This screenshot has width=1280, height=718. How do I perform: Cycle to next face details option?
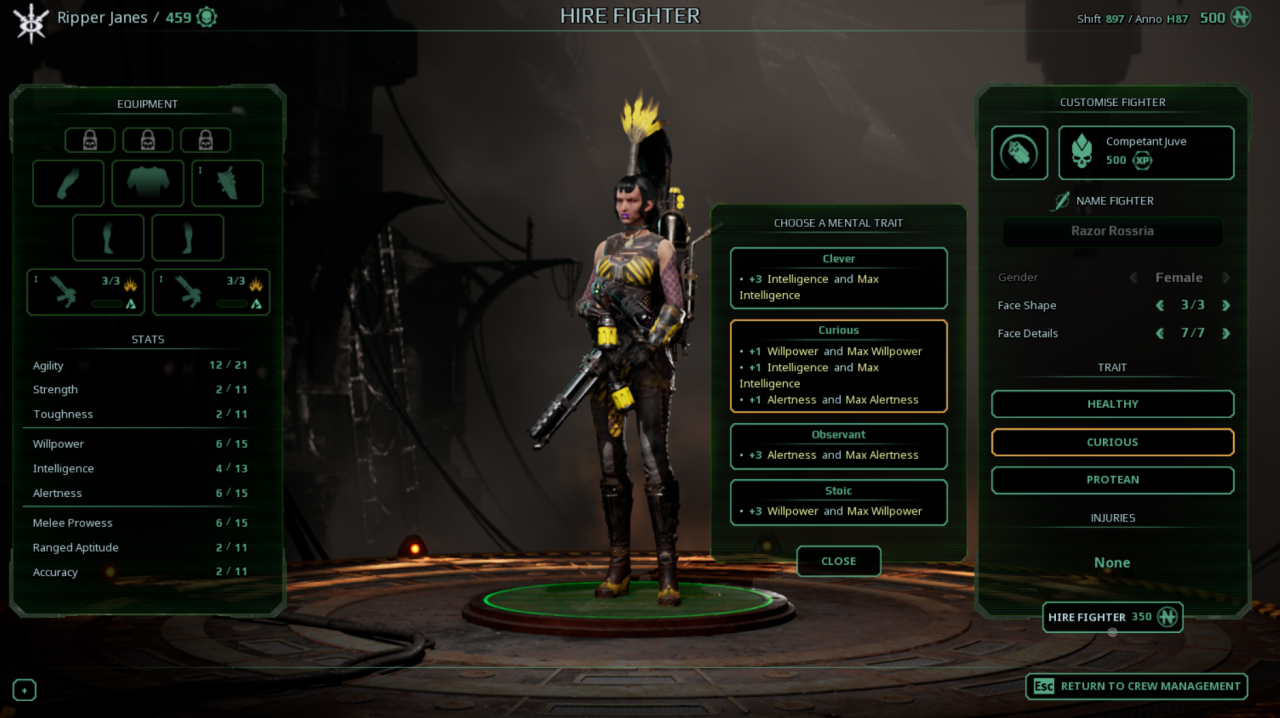1226,333
